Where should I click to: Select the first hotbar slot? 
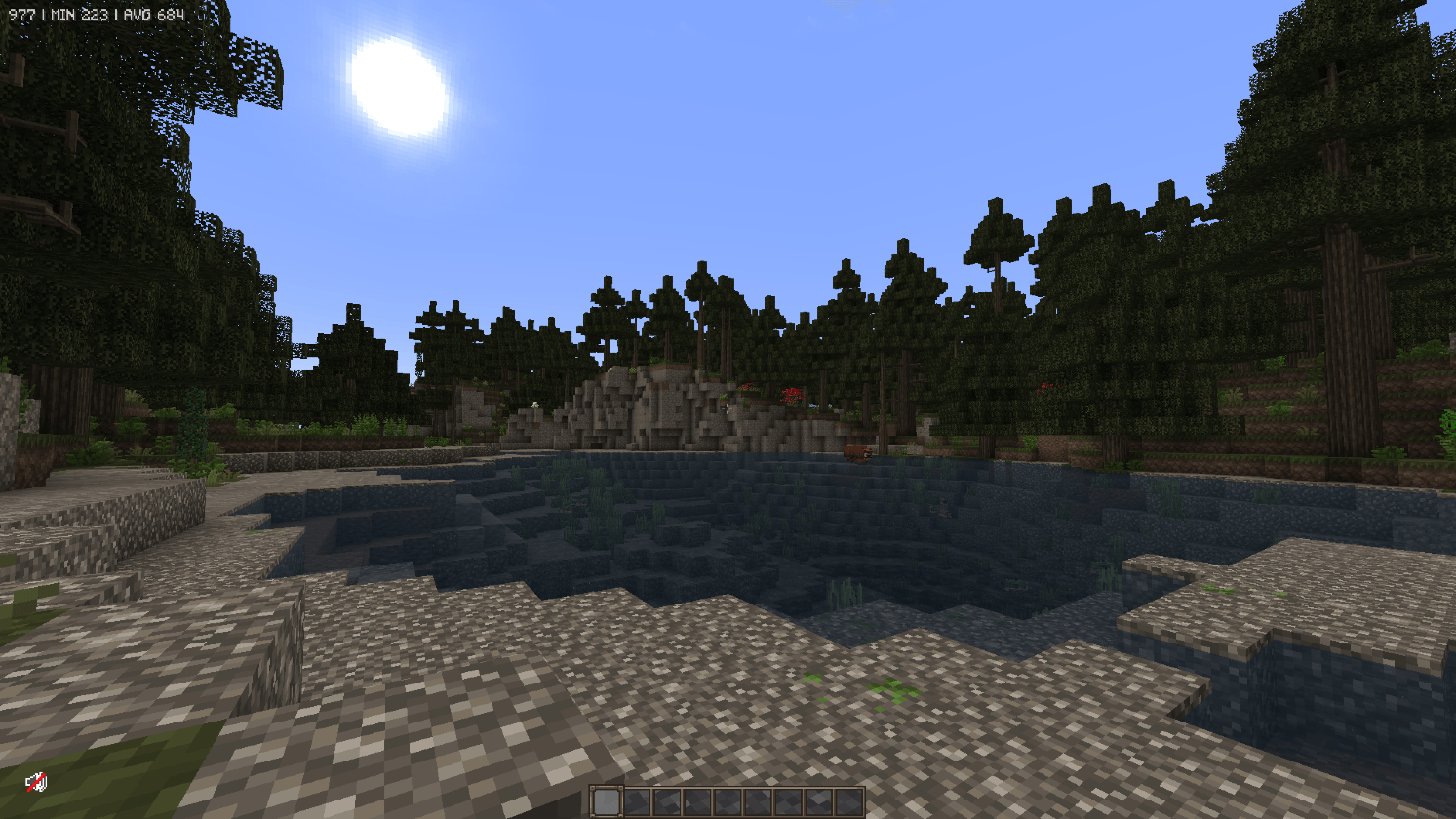pyautogui.click(x=607, y=801)
